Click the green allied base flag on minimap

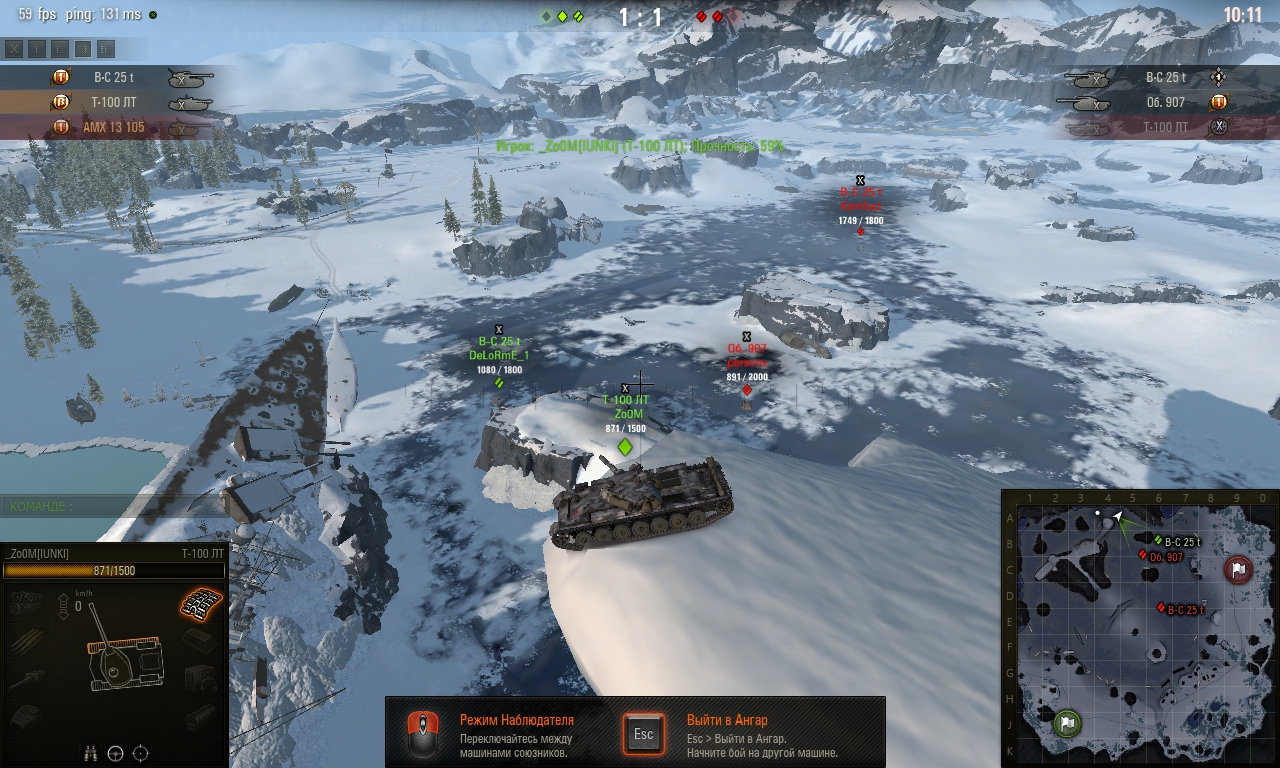tap(1067, 722)
